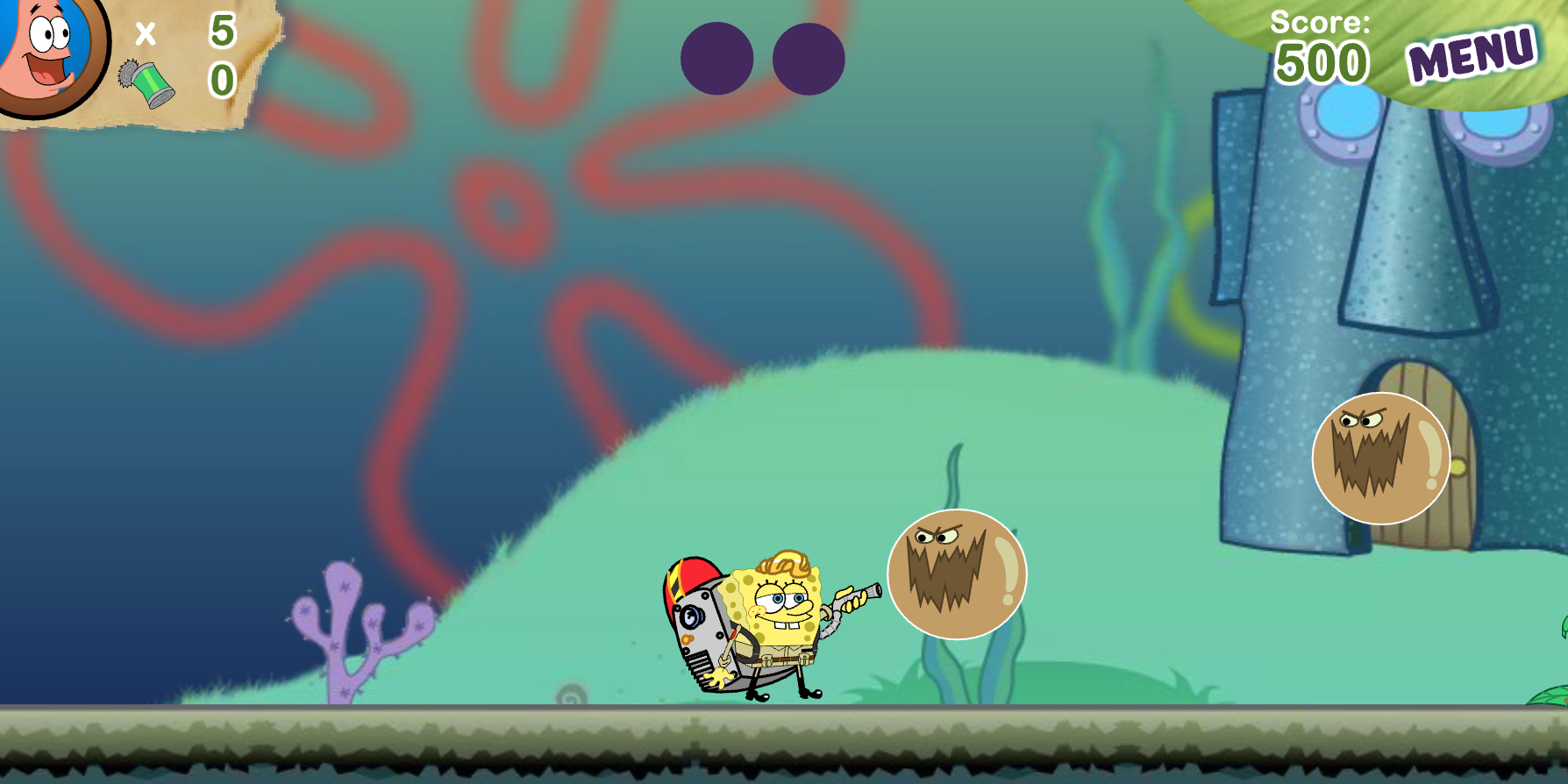1568x784 pixels.
Task: Click the doorknob on the wooden door
Action: coord(1459,467)
